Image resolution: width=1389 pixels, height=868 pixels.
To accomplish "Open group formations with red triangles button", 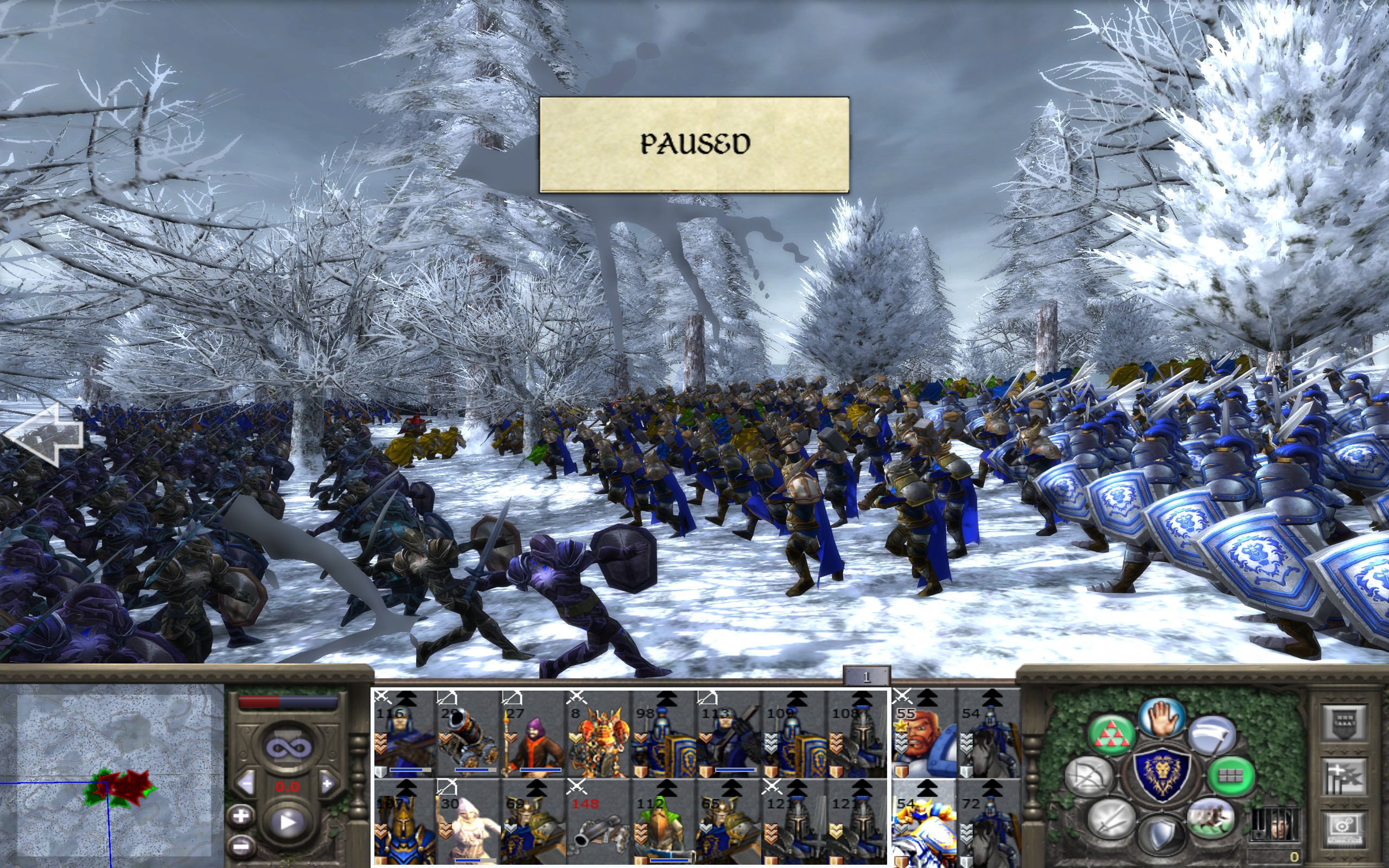I will [x=1111, y=737].
